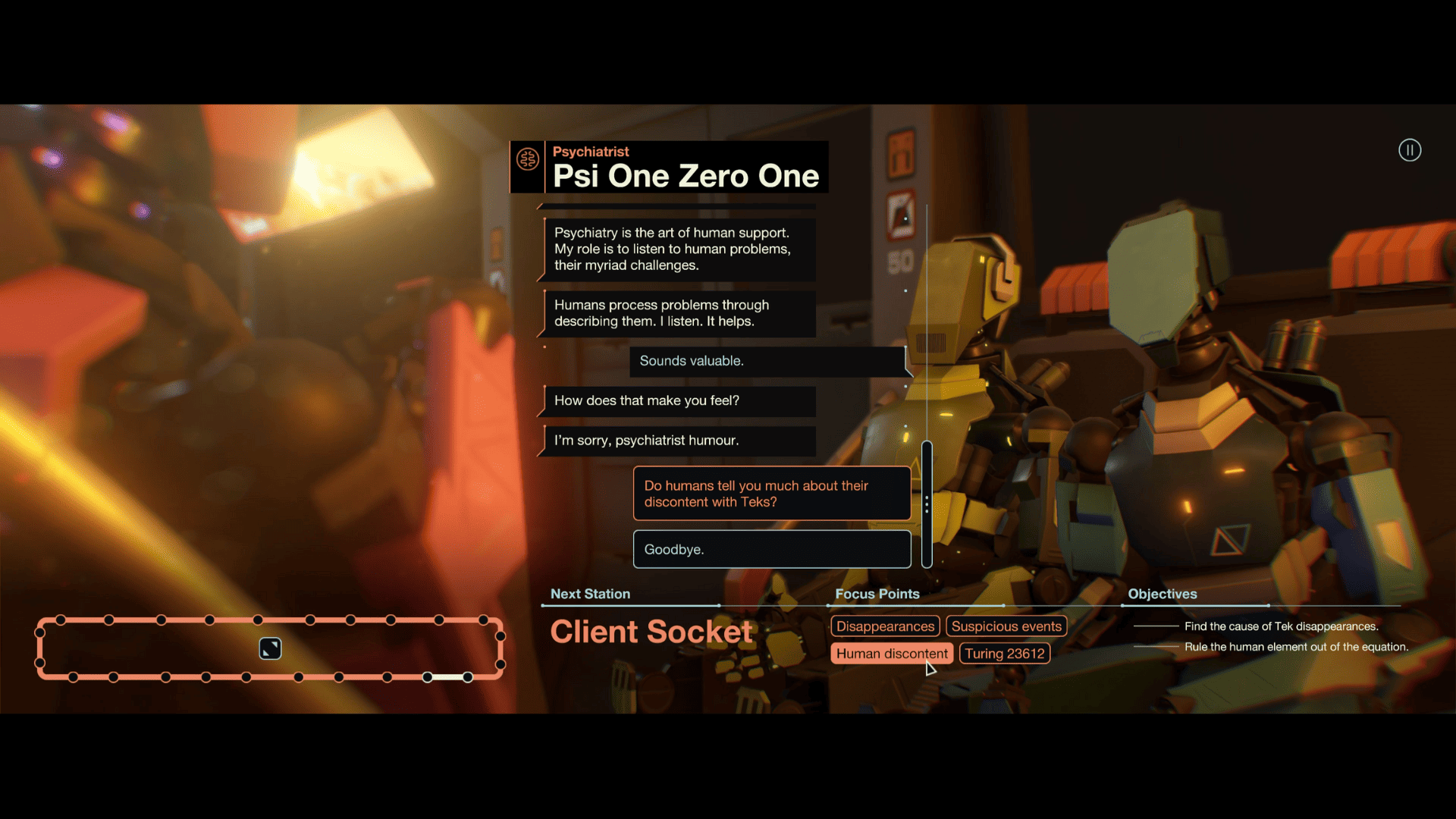This screenshot has width=1456, height=819.
Task: Pause the game with the pause icon
Action: coord(1409,150)
